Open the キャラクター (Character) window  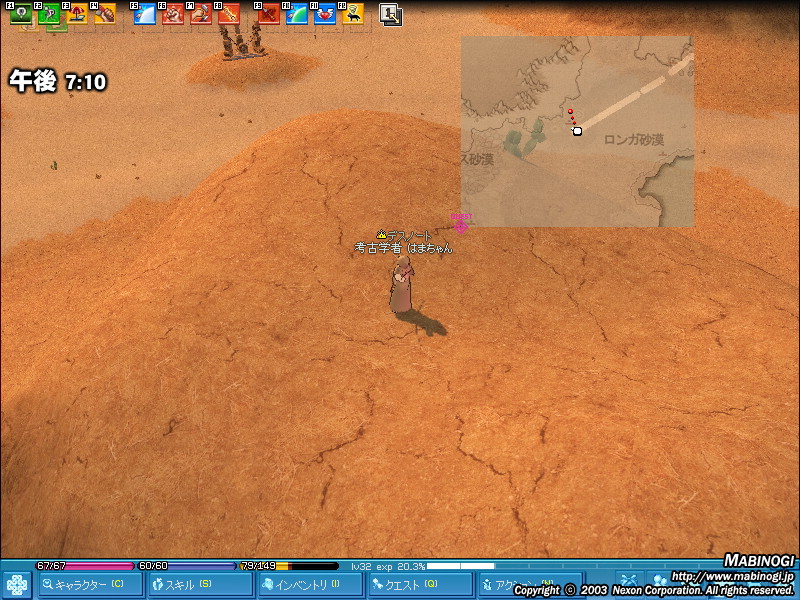coord(88,584)
